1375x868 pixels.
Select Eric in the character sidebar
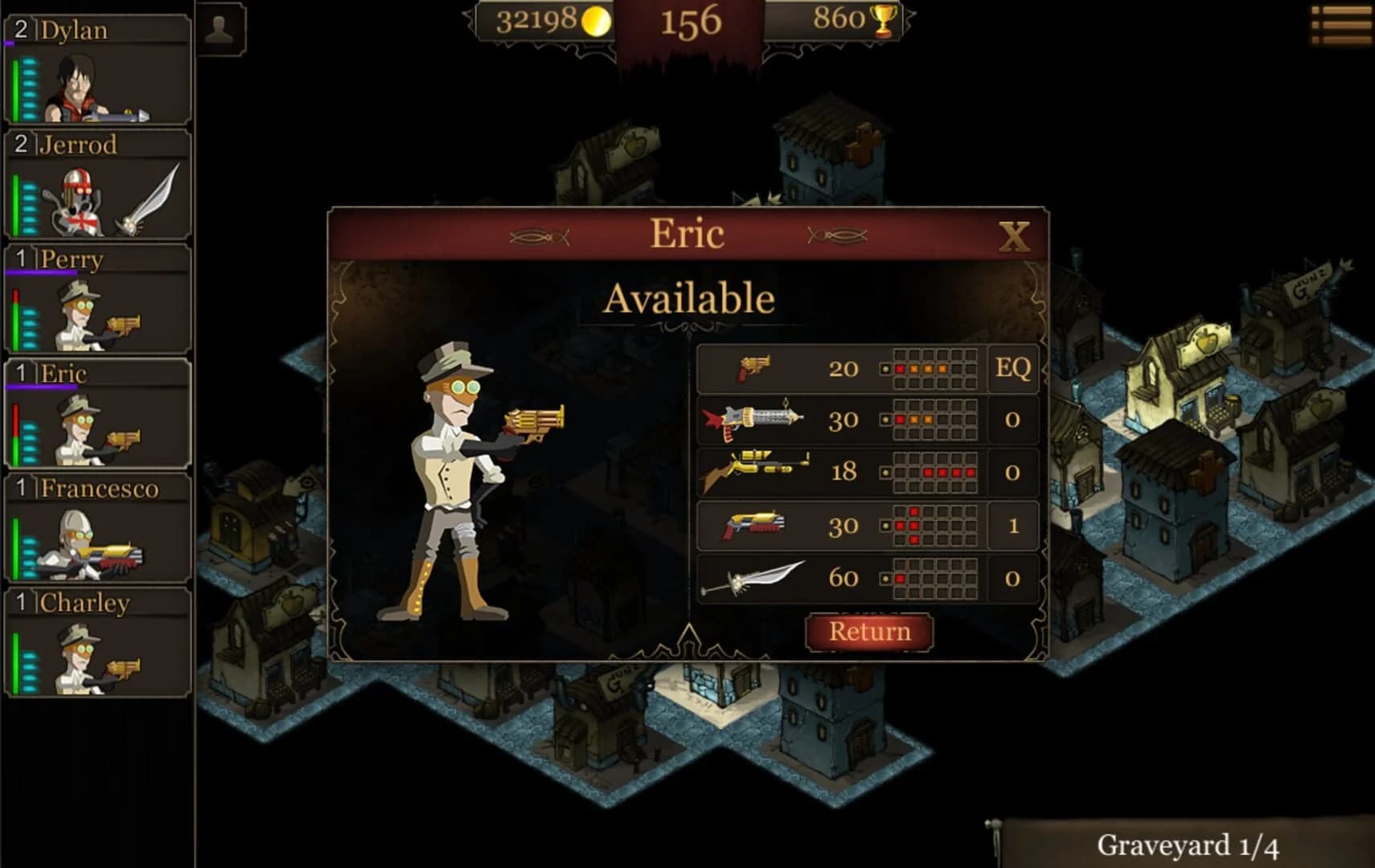(96, 410)
